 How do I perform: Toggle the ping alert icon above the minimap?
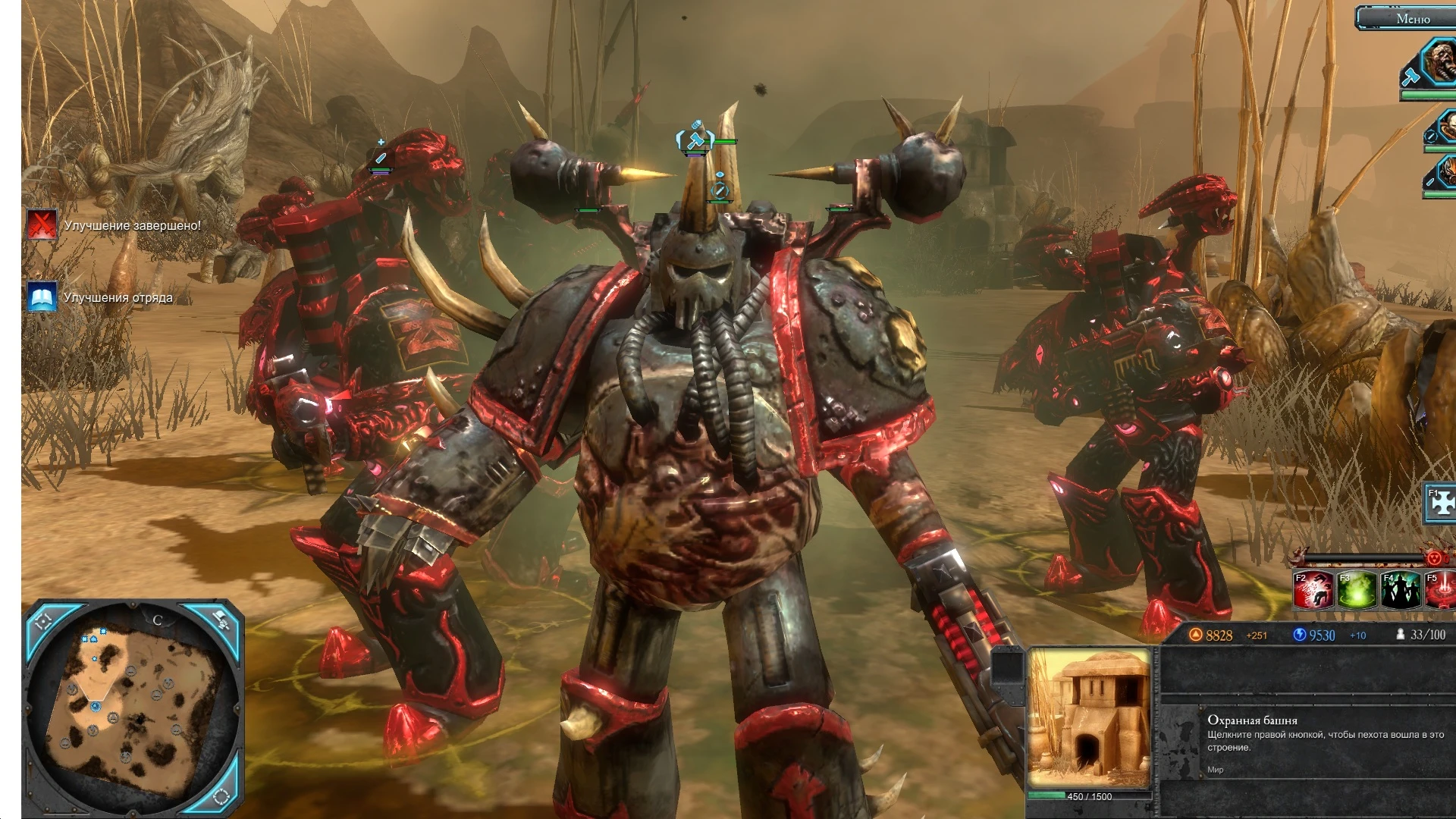point(222,620)
